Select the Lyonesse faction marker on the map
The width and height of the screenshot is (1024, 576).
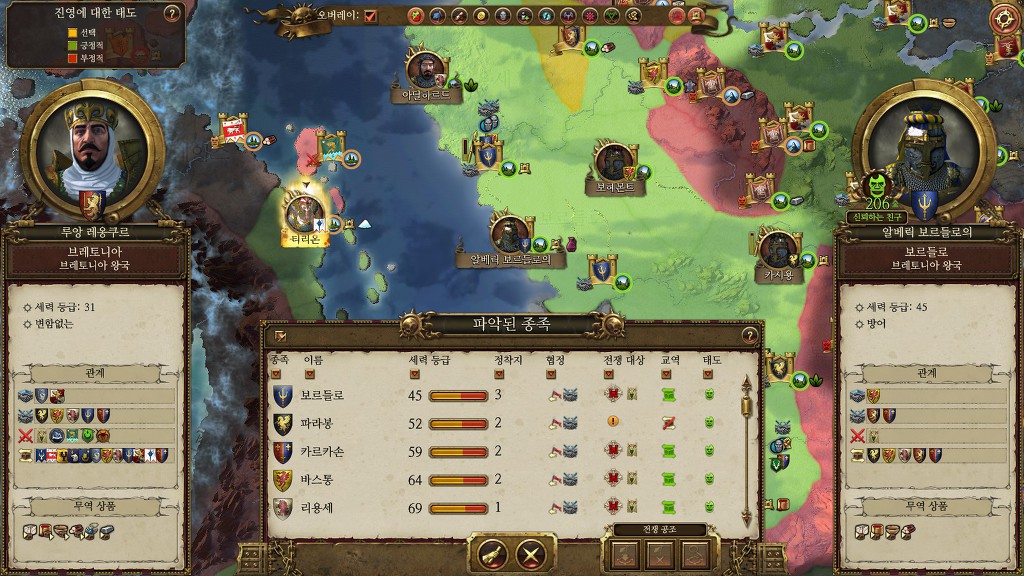[301, 212]
